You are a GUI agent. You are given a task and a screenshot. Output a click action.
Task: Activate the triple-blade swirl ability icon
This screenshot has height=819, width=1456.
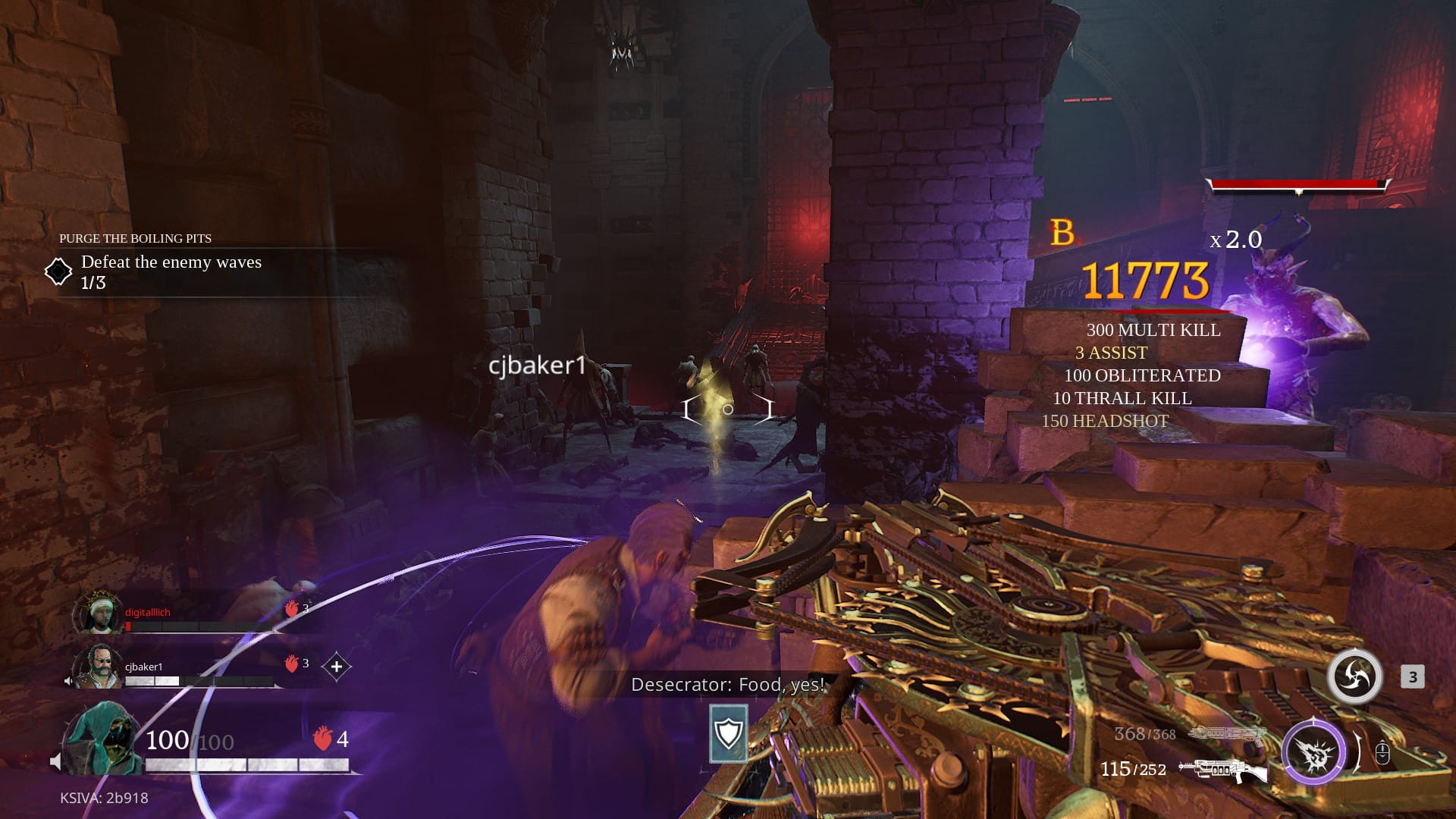coord(1354,676)
